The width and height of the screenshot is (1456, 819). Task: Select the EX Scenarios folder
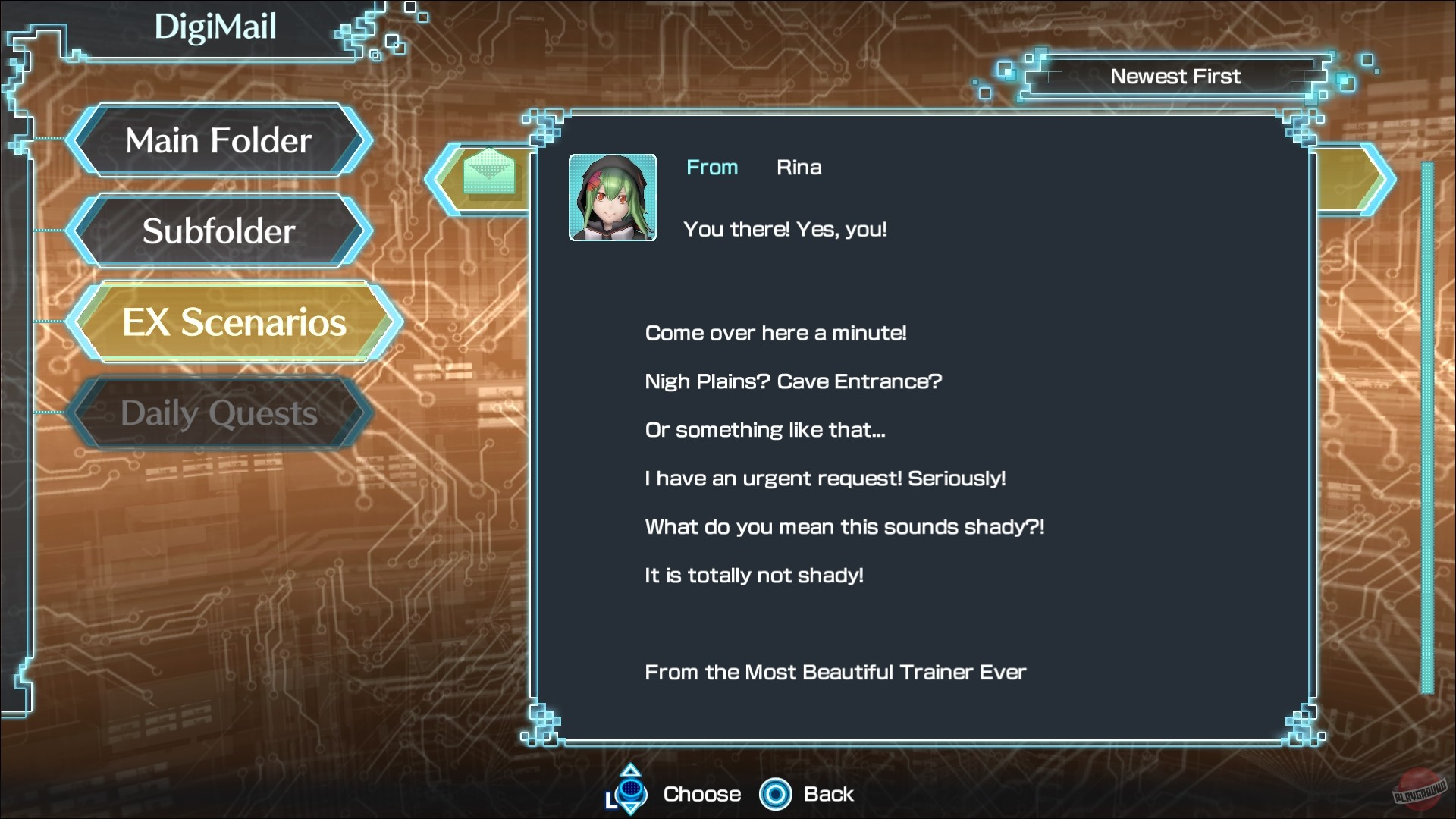coord(234,322)
